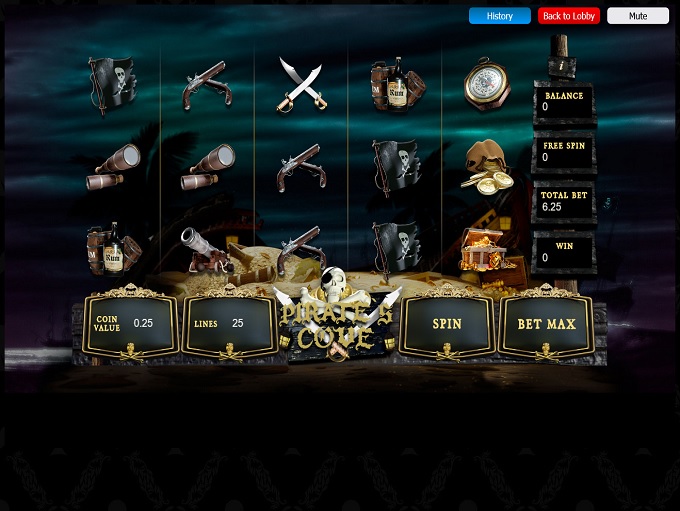The height and width of the screenshot is (511, 680).
Task: Activate Bet Max
Action: coord(546,324)
